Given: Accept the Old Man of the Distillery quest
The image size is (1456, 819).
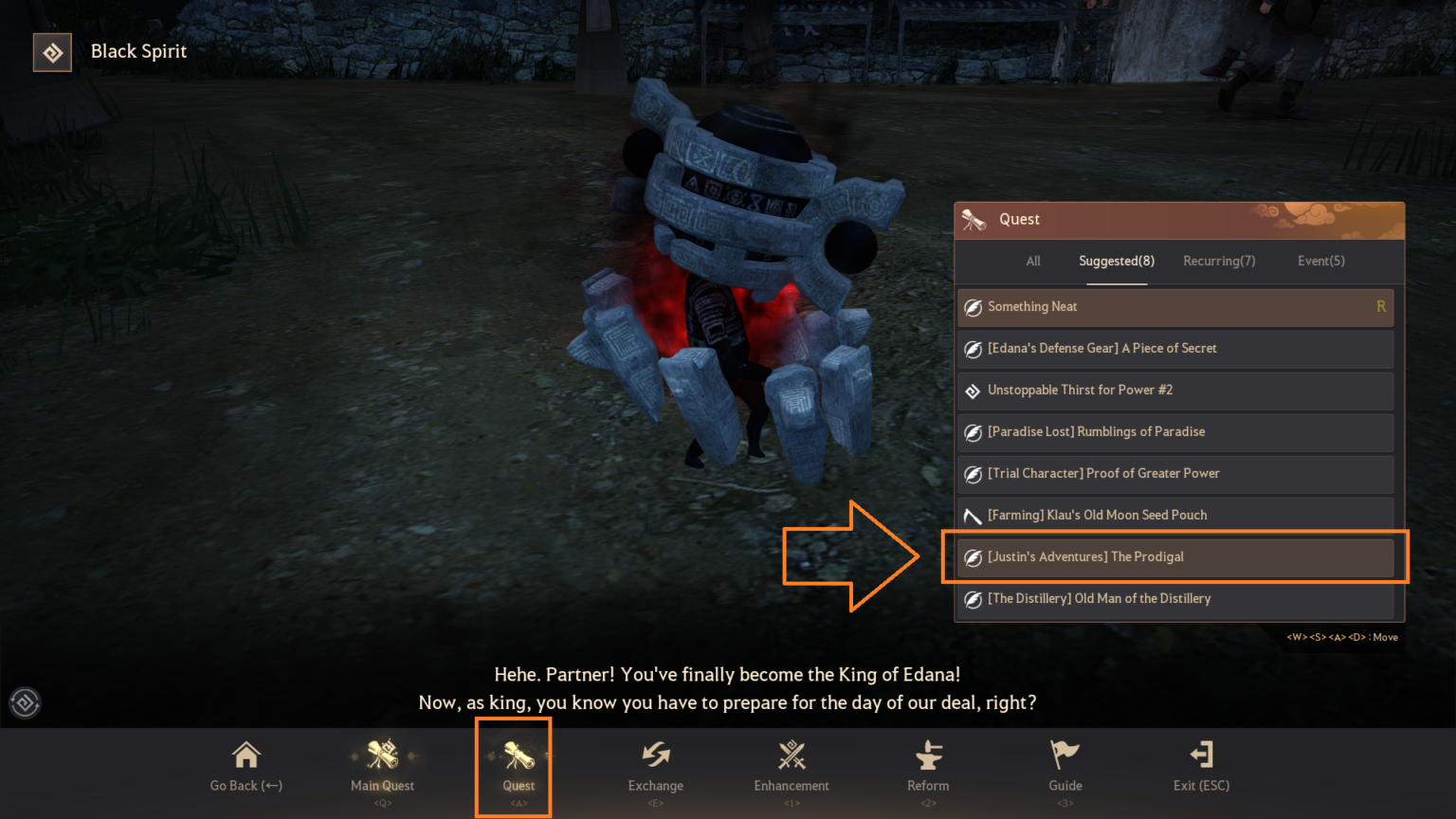Looking at the screenshot, I should (1175, 598).
